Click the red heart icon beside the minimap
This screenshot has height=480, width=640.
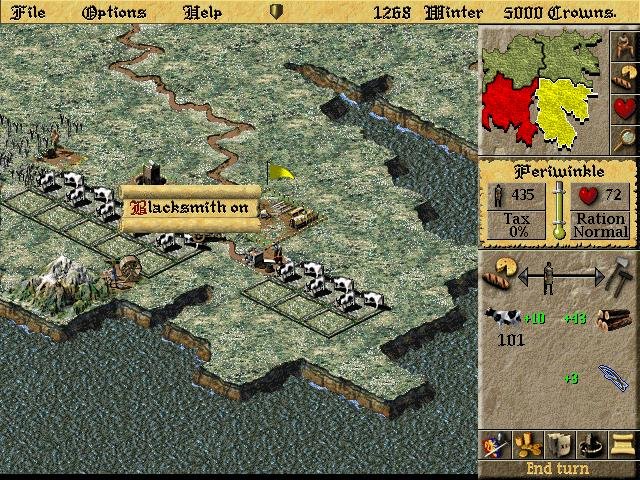pyautogui.click(x=624, y=106)
